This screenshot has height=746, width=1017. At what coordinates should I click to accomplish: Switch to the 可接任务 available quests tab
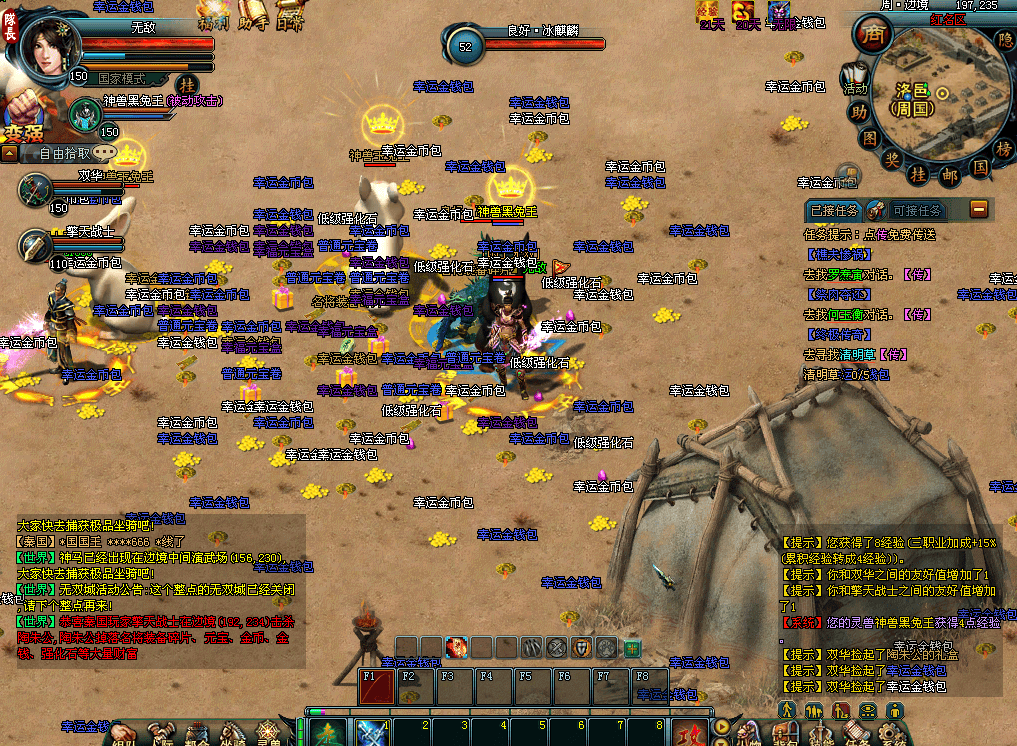pos(916,210)
